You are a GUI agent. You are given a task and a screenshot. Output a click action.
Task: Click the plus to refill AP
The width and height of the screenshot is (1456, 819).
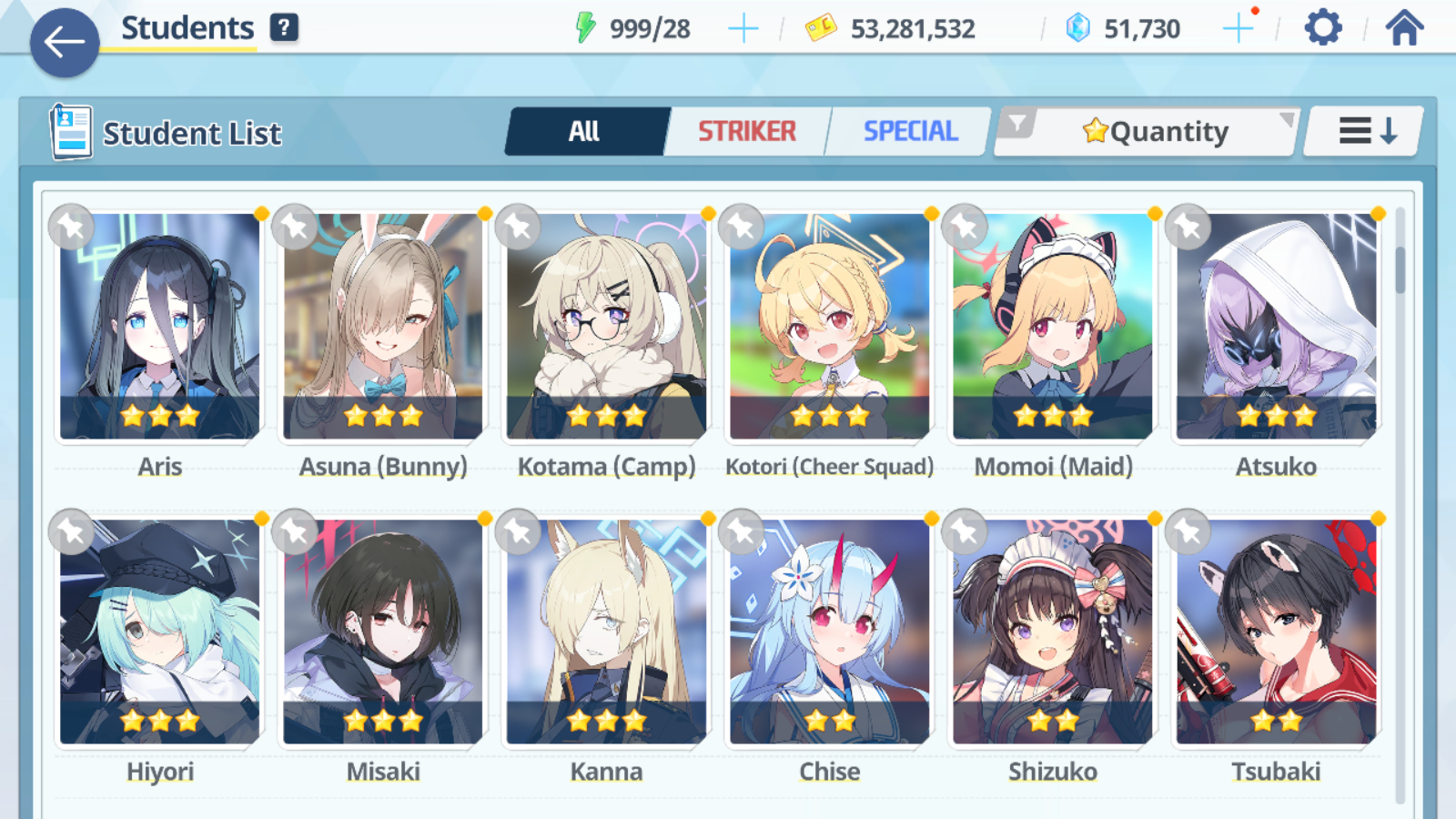(743, 27)
